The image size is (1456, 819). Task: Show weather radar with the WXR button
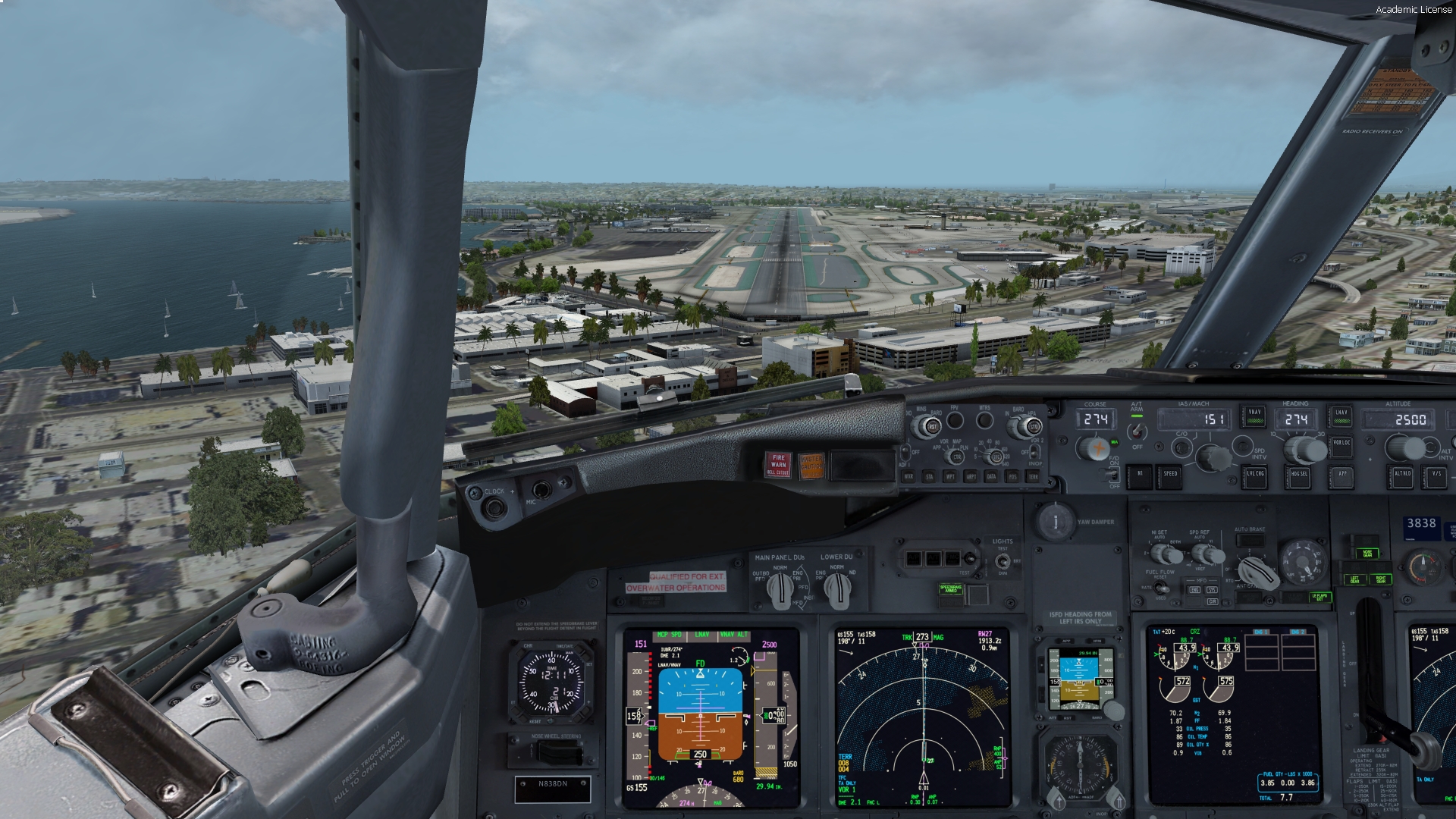coord(908,476)
